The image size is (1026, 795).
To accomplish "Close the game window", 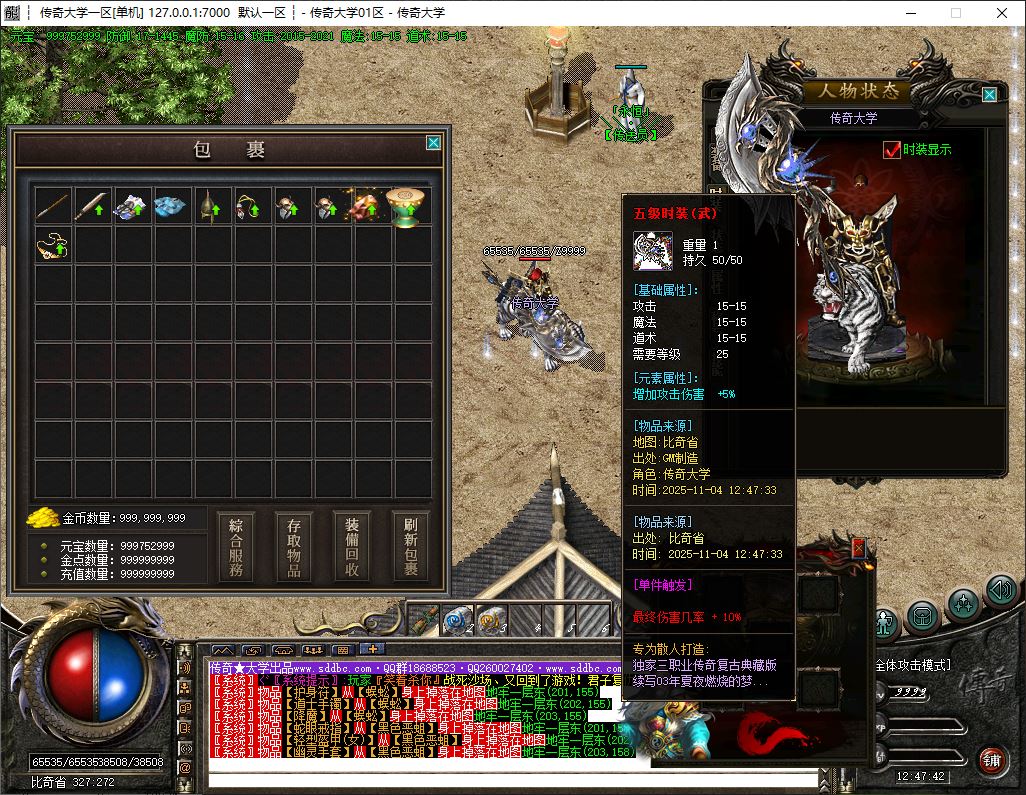I will pos(1002,13).
